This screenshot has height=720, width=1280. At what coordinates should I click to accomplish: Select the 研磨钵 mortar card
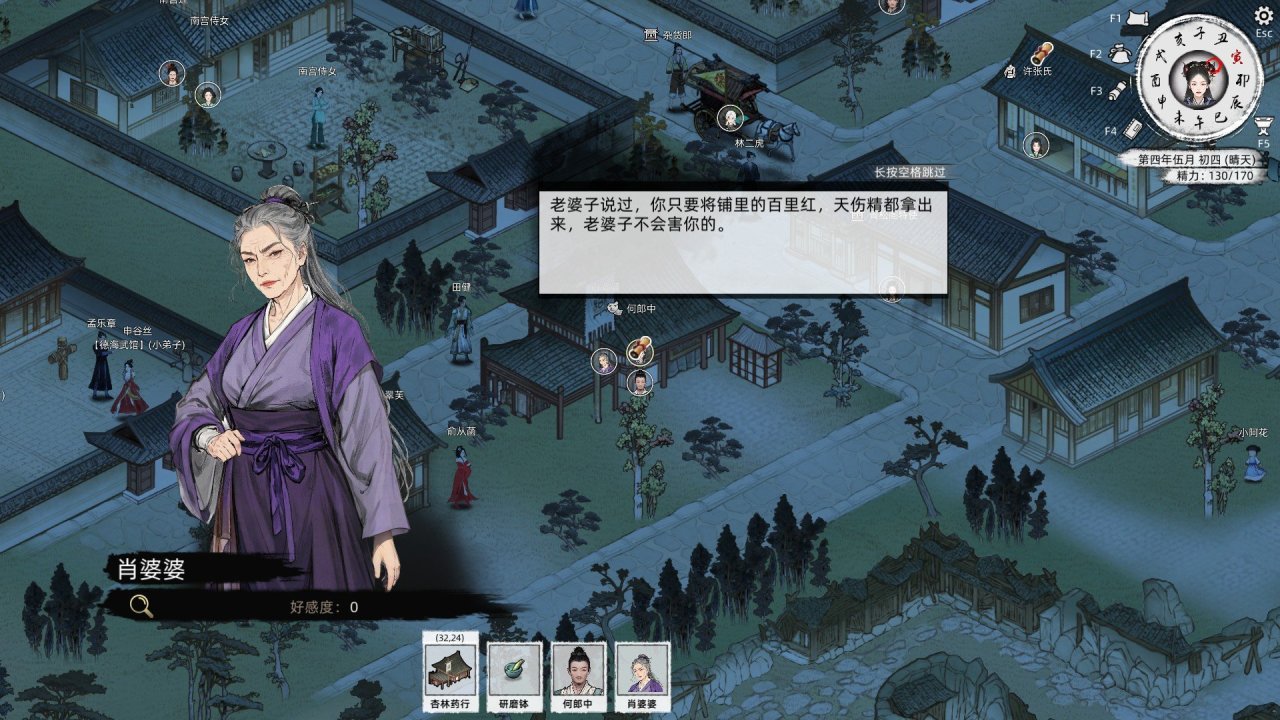[514, 669]
